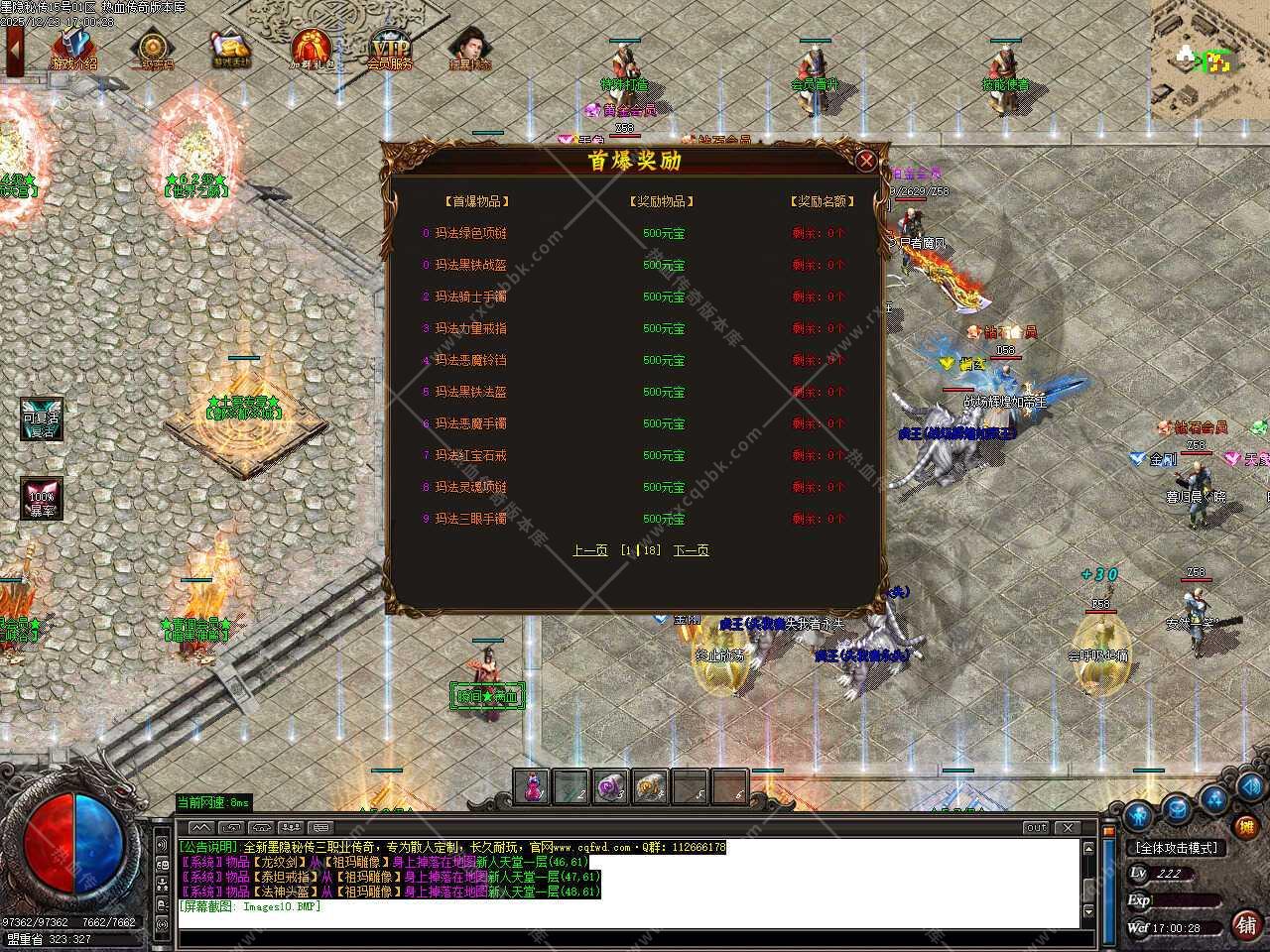Select the 玛法三眼手镯 reward row
This screenshot has height=952, width=1270.
click(x=470, y=519)
